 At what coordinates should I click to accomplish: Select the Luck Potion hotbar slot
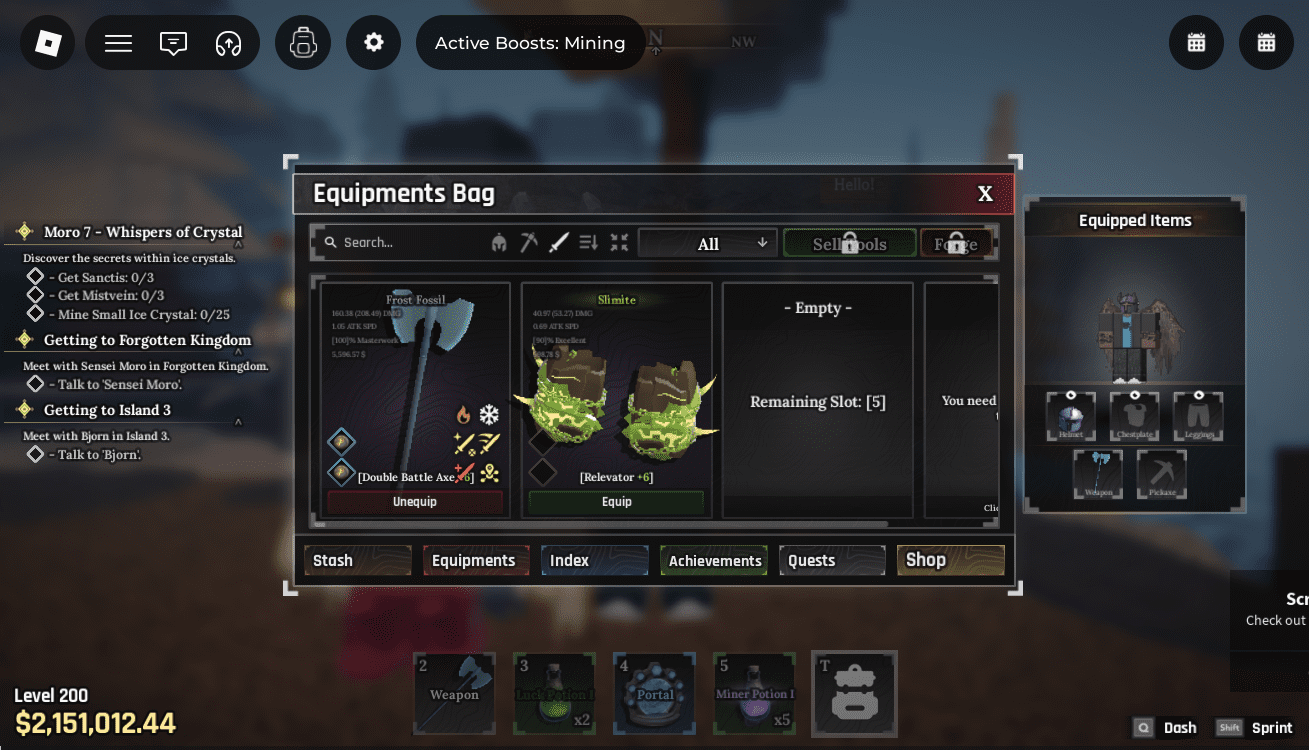(555, 693)
